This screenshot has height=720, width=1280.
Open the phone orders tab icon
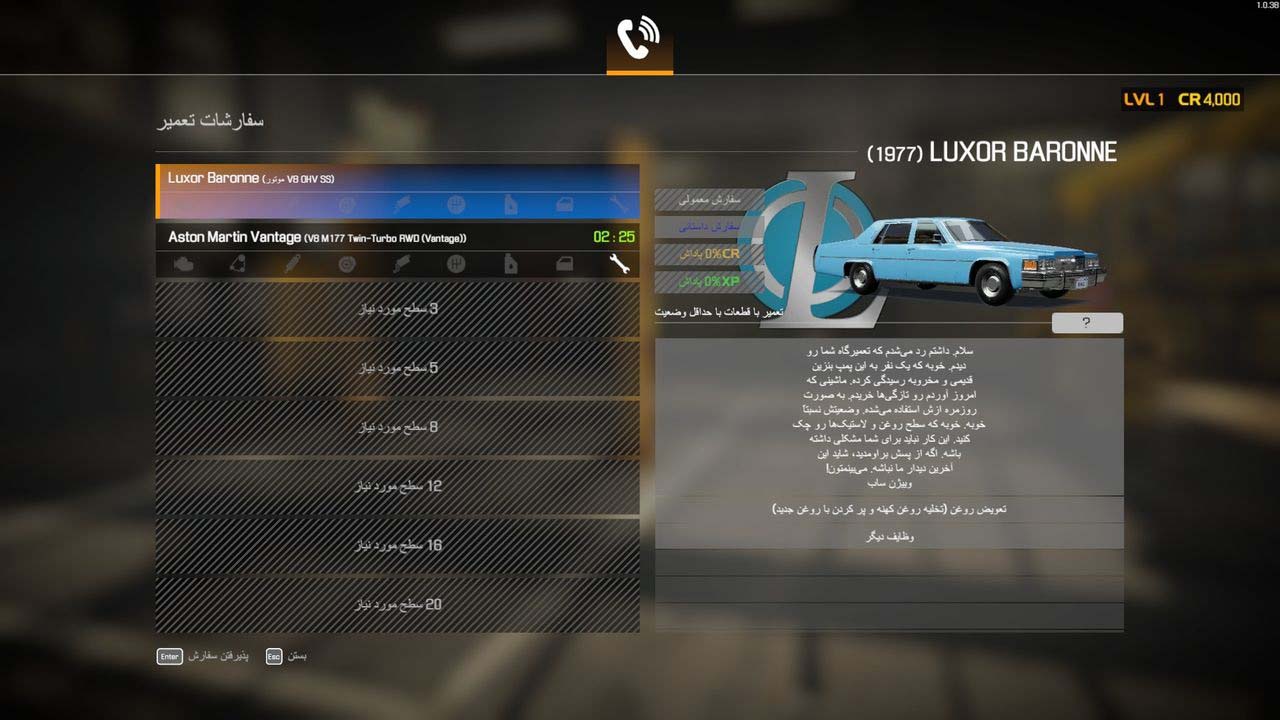click(x=639, y=40)
